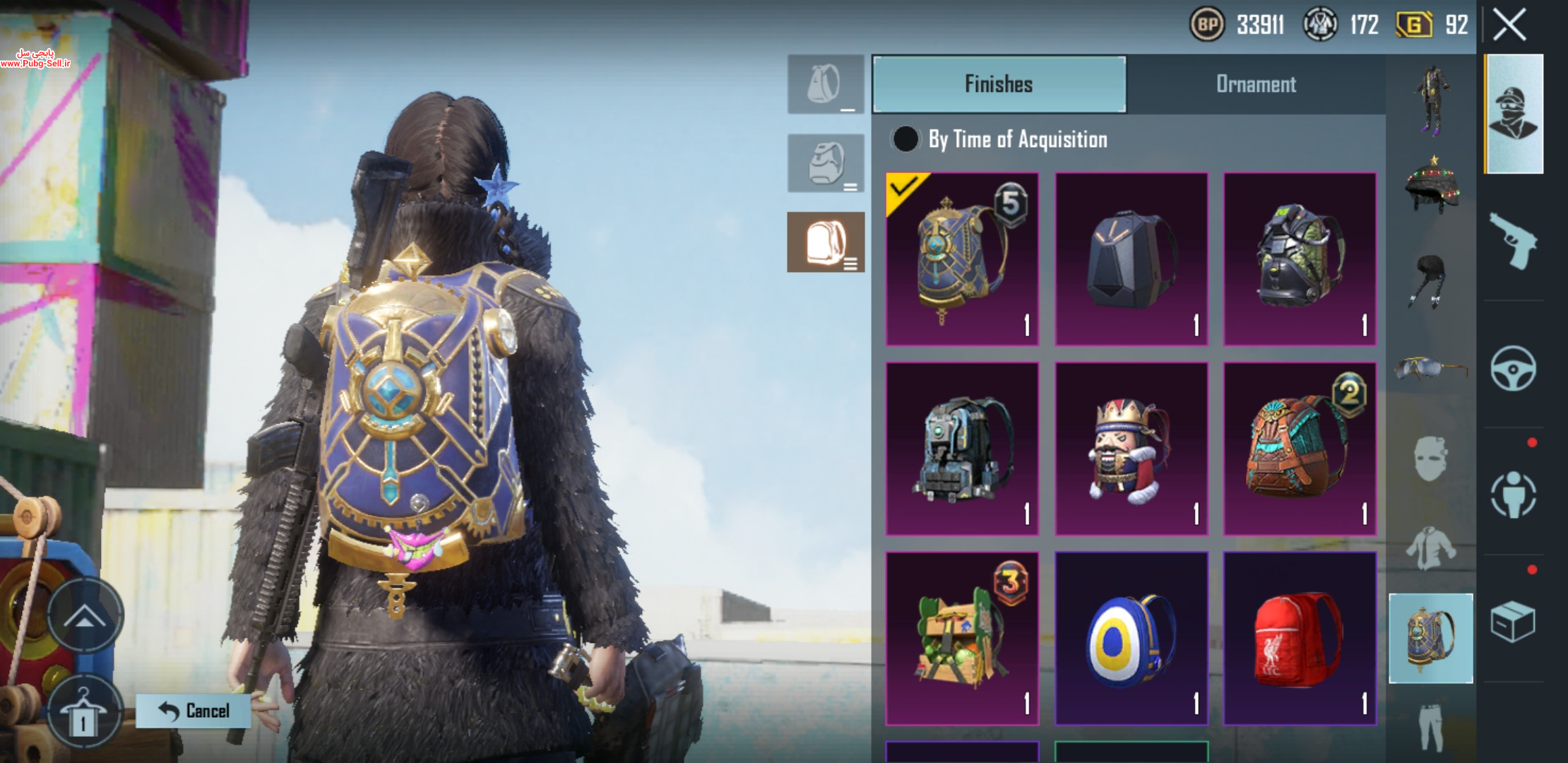Viewport: 1568px width, 763px height.
Task: Pick the nutcracker king backpack skin
Action: pyautogui.click(x=1131, y=449)
